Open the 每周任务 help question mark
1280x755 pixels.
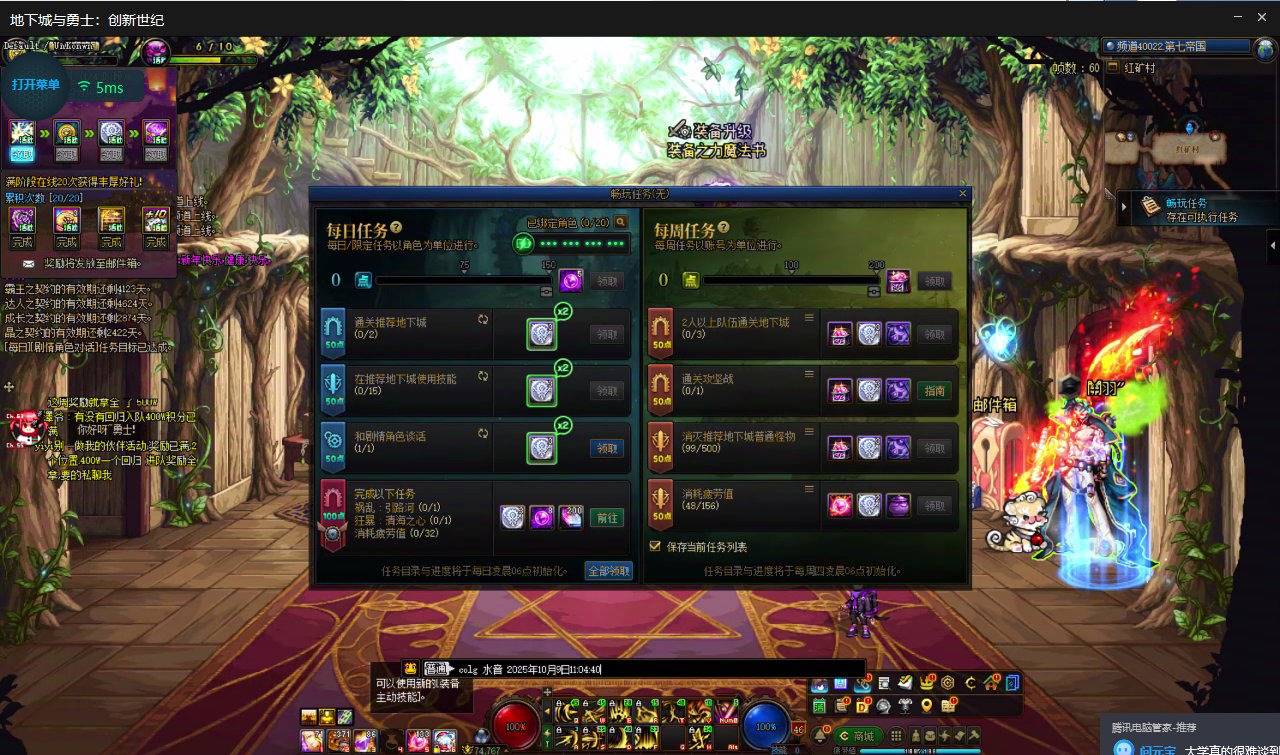pyautogui.click(x=723, y=228)
